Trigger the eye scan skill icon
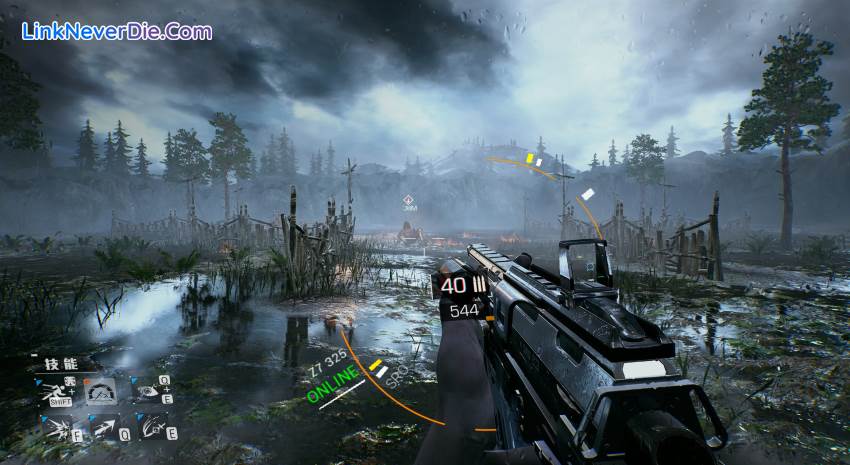850x465 pixels. (147, 392)
